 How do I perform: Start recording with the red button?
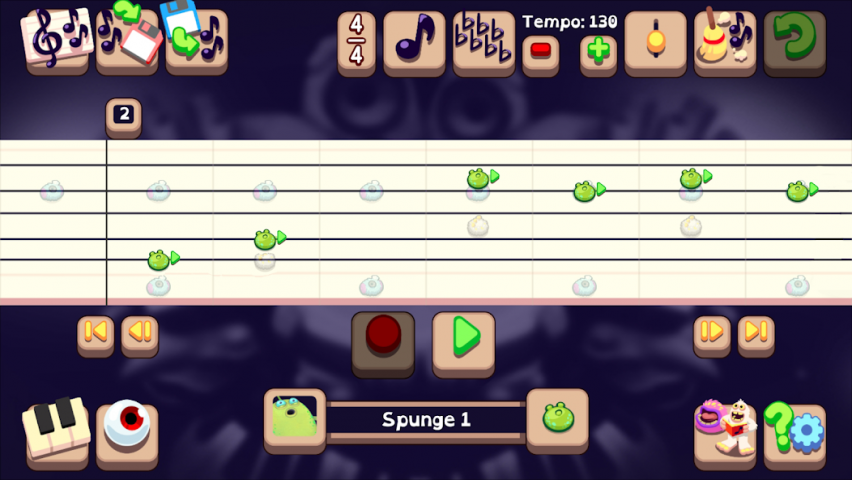(x=383, y=338)
